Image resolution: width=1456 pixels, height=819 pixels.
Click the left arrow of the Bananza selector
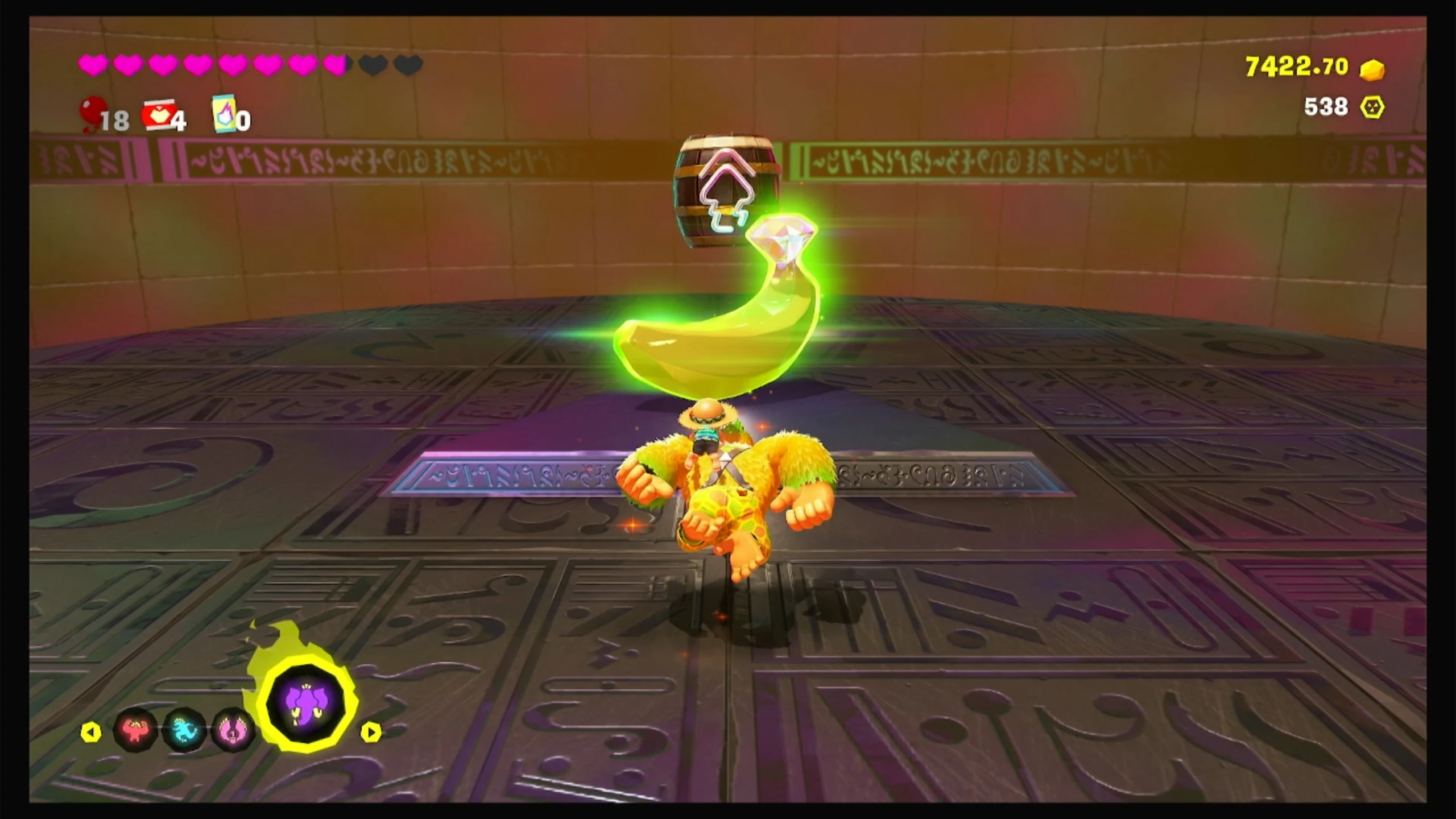tap(90, 732)
